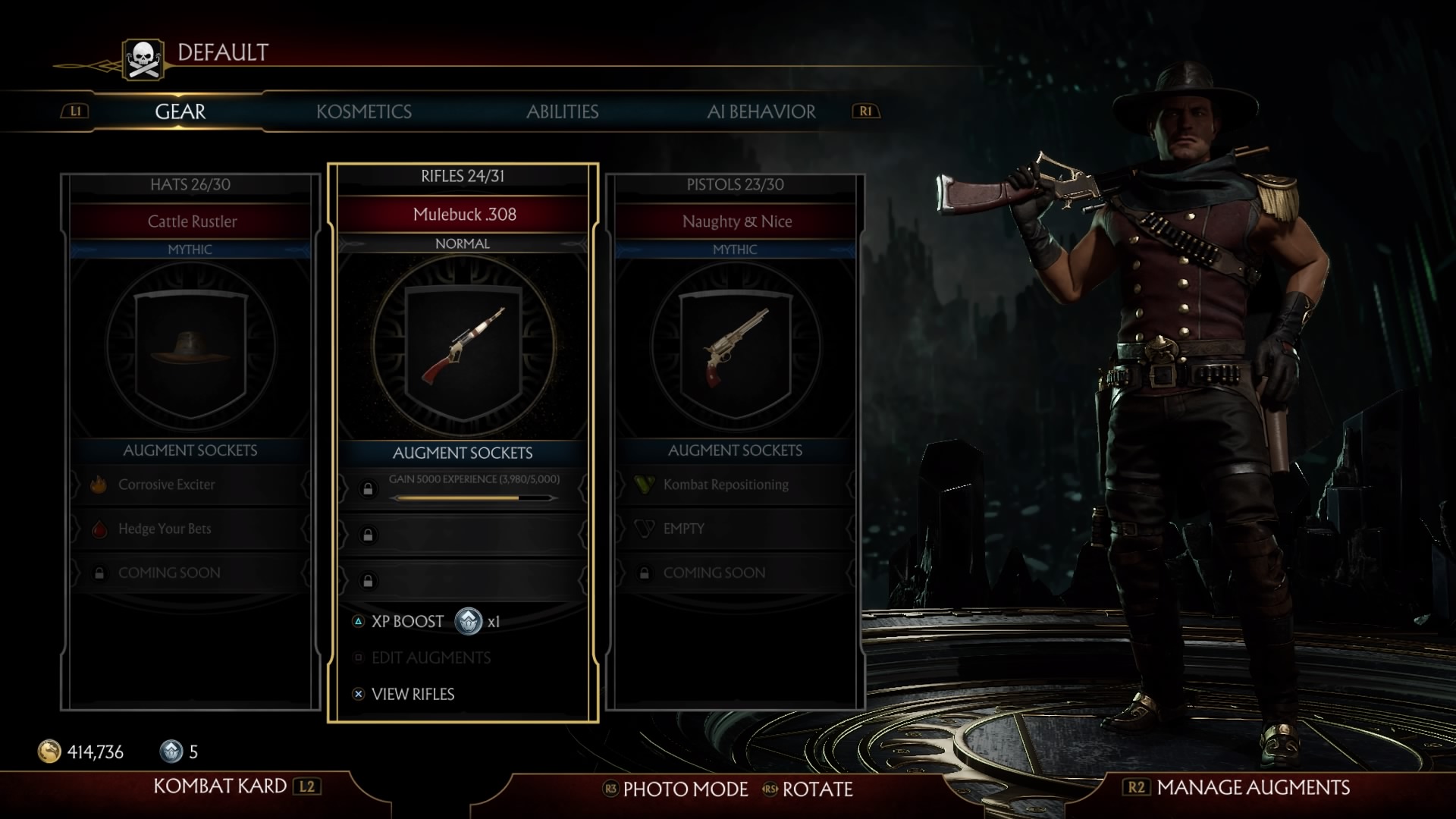Open the View Rifles list
1456x819 pixels.
[413, 694]
